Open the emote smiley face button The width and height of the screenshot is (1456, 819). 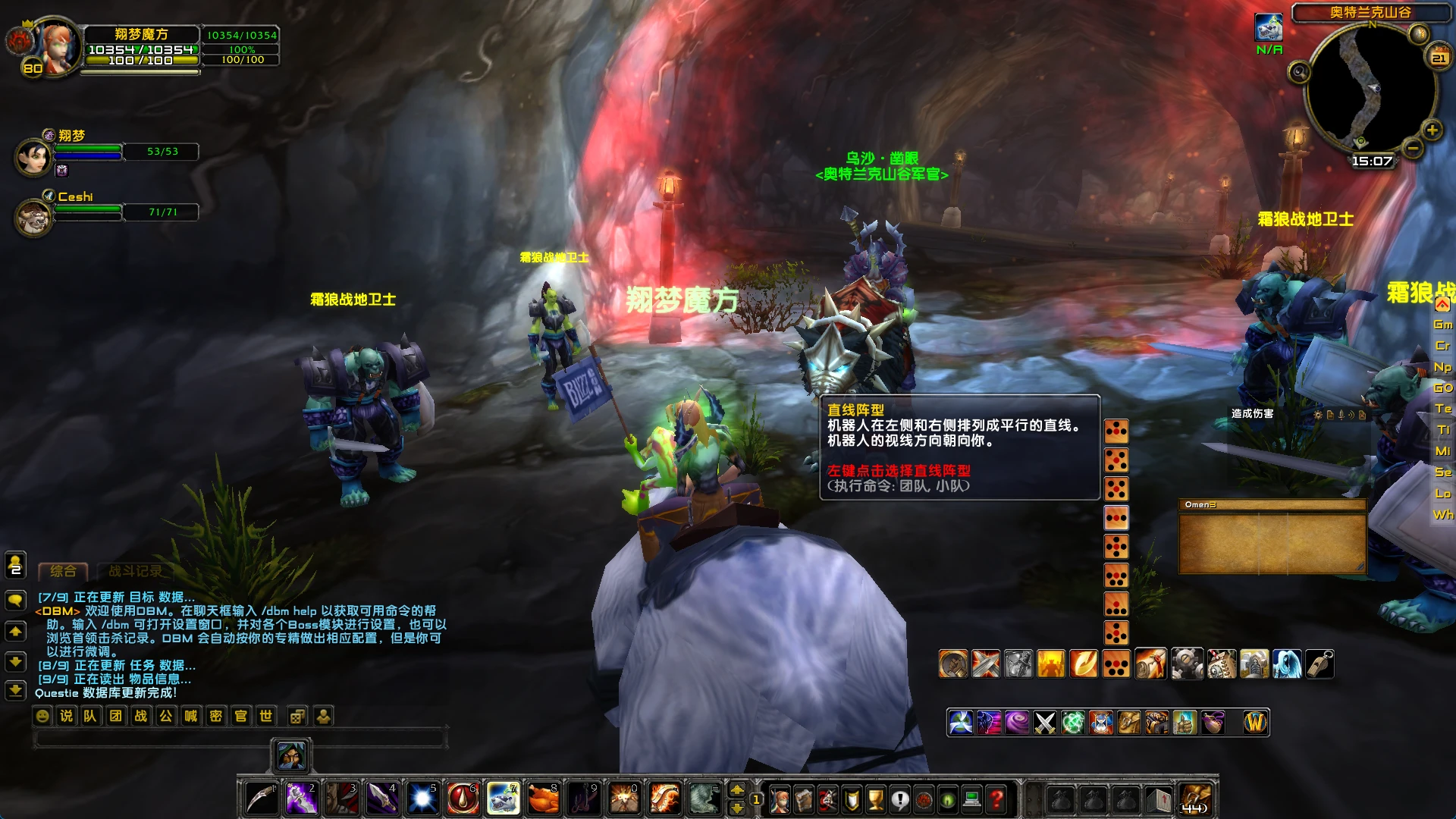click(42, 716)
